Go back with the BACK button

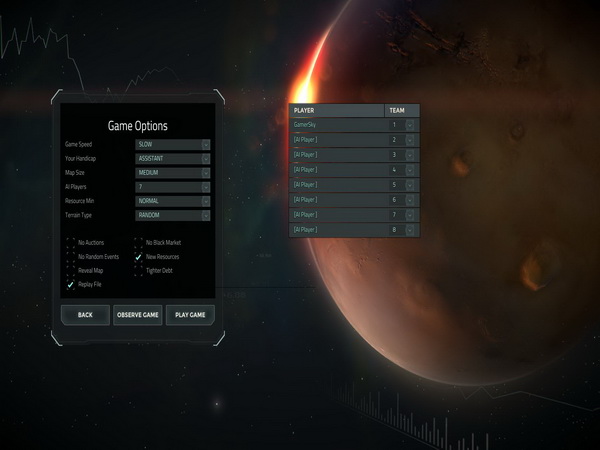(x=85, y=315)
